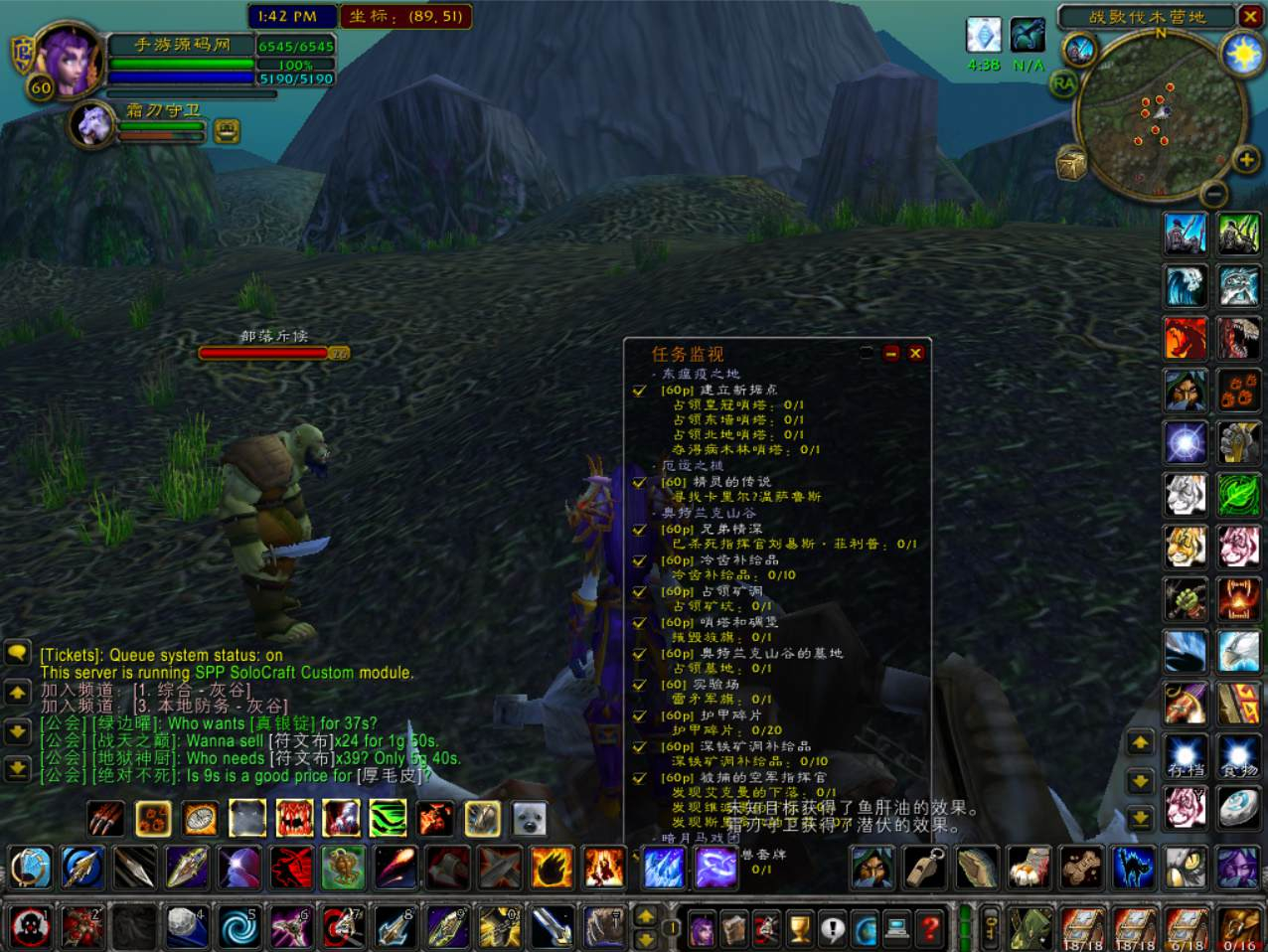The height and width of the screenshot is (952, 1268).
Task: Close the 任务监视 quest tracker window
Action: [915, 353]
